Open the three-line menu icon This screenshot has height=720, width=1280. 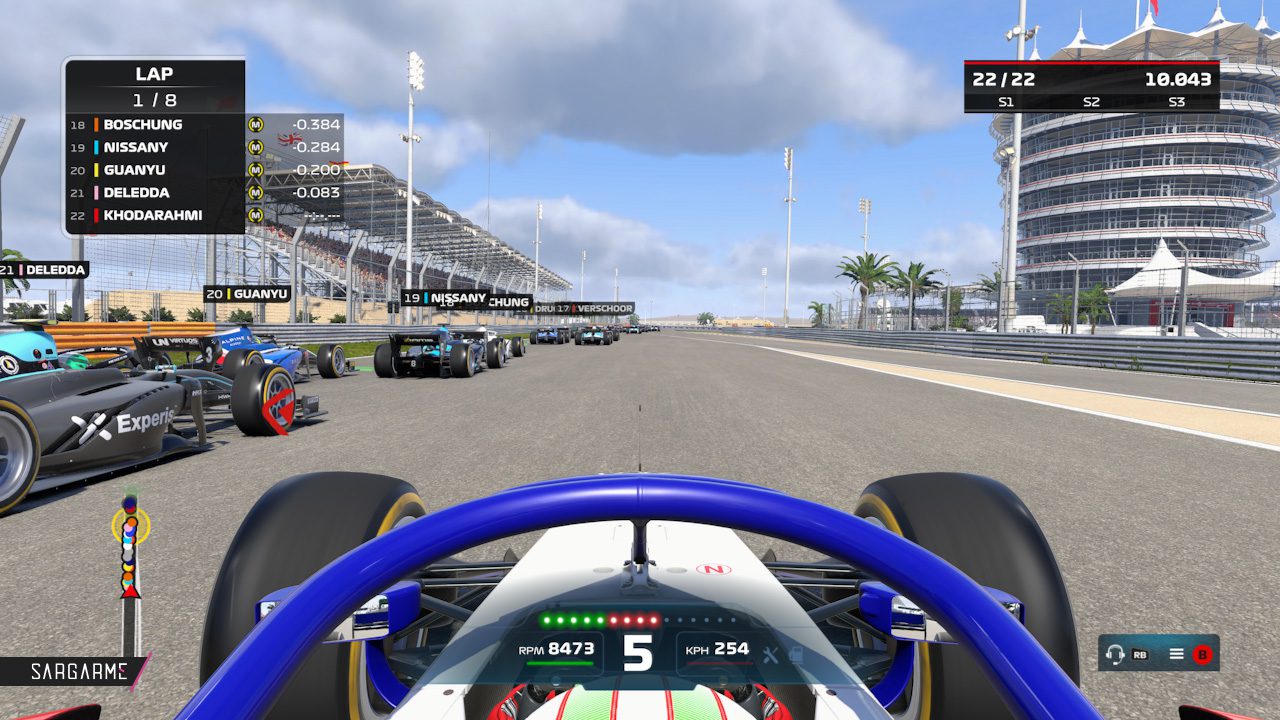(1177, 654)
